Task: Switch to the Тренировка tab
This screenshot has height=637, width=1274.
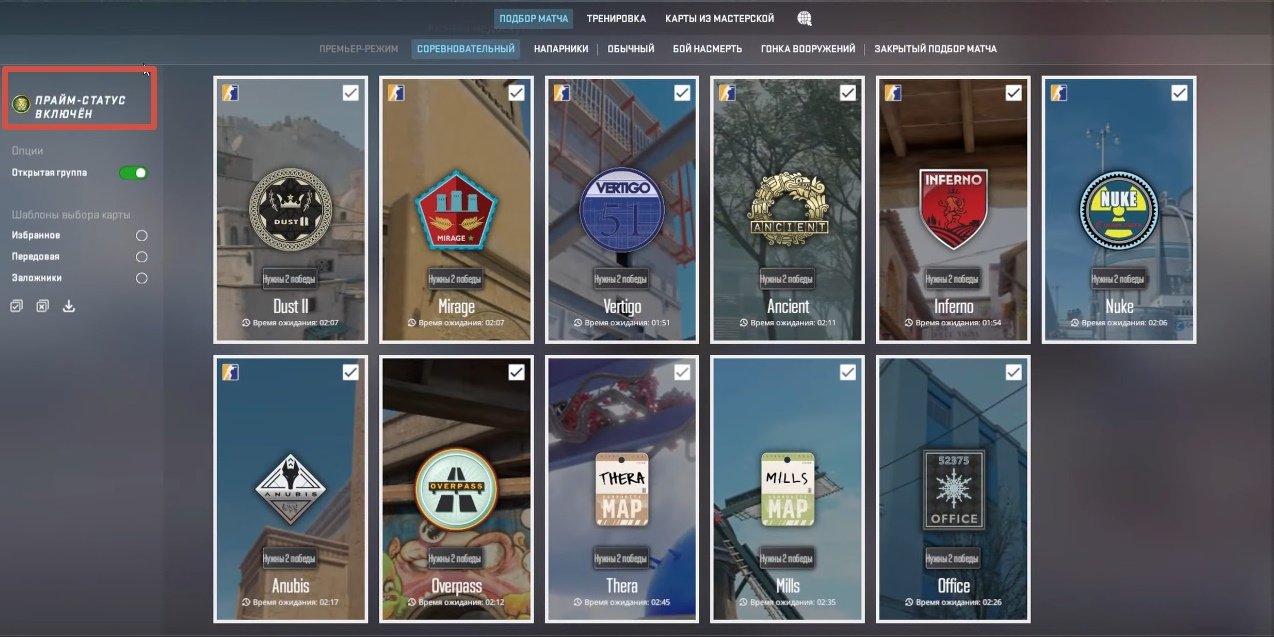Action: pyautogui.click(x=616, y=18)
